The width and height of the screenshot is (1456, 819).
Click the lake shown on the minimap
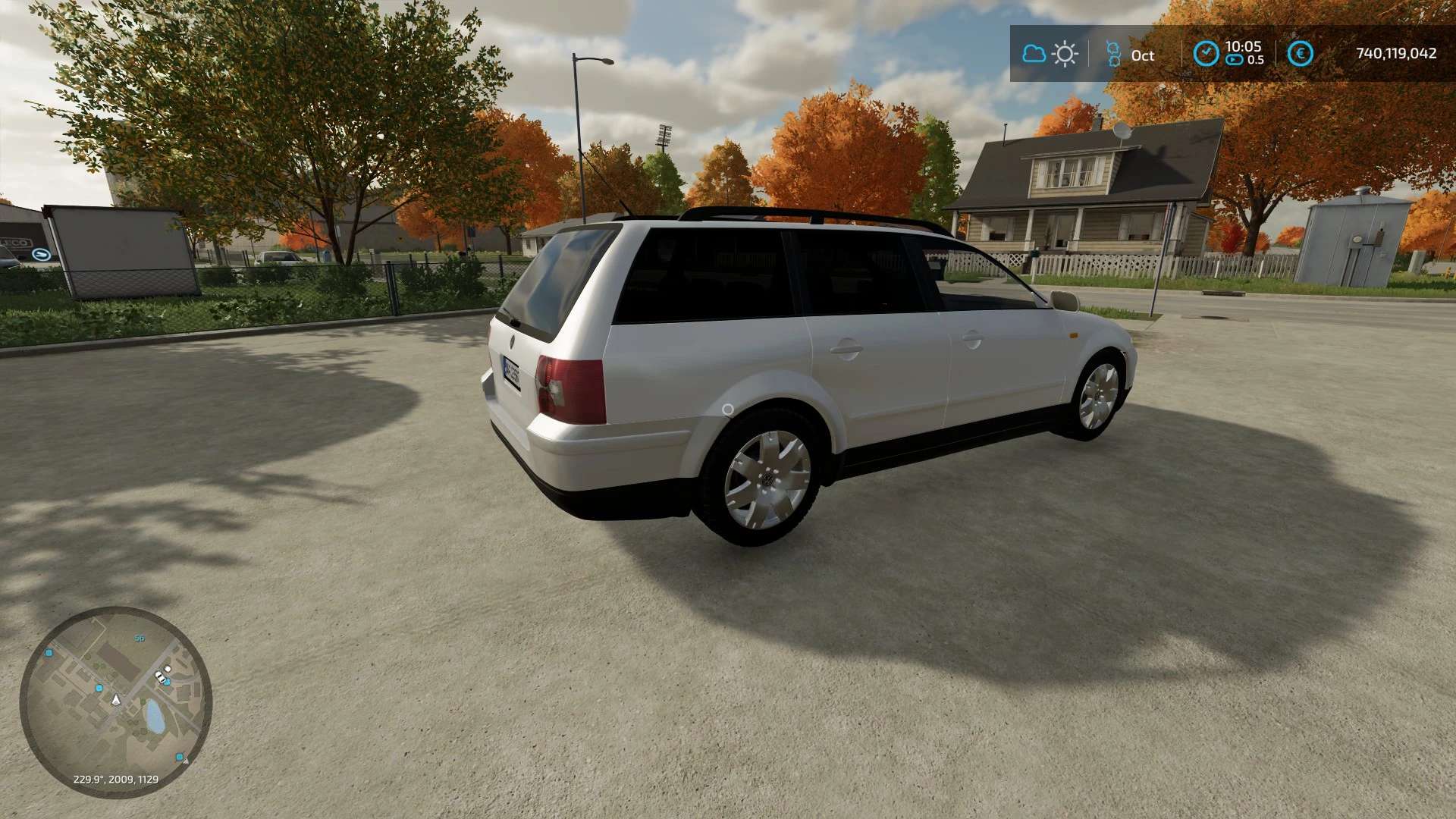(x=153, y=715)
